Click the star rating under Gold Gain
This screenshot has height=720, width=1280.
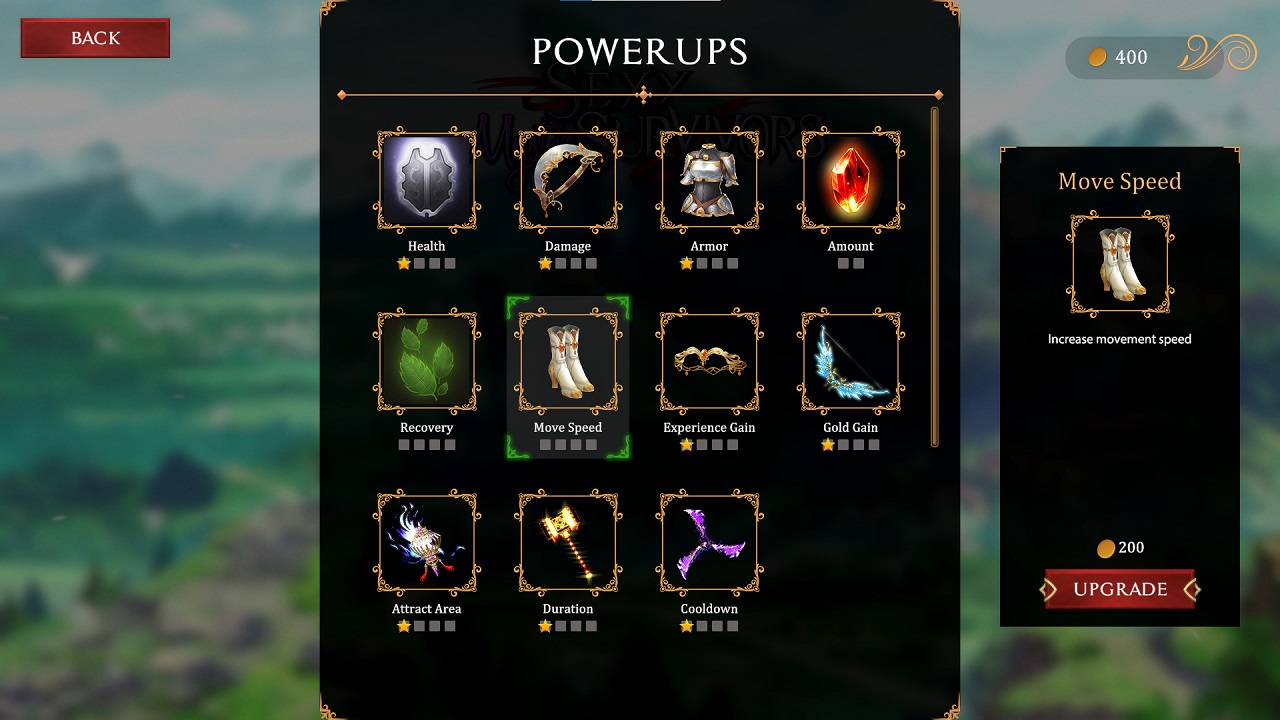[x=850, y=444]
